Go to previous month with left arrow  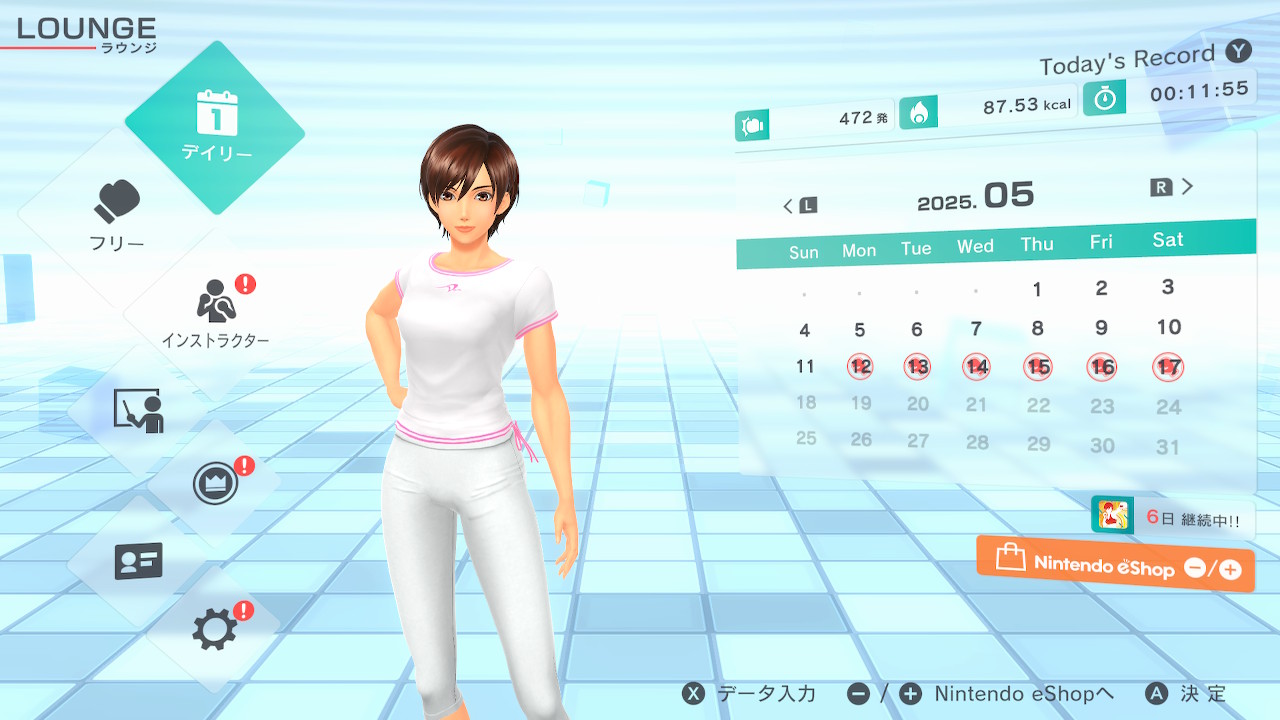(x=798, y=205)
